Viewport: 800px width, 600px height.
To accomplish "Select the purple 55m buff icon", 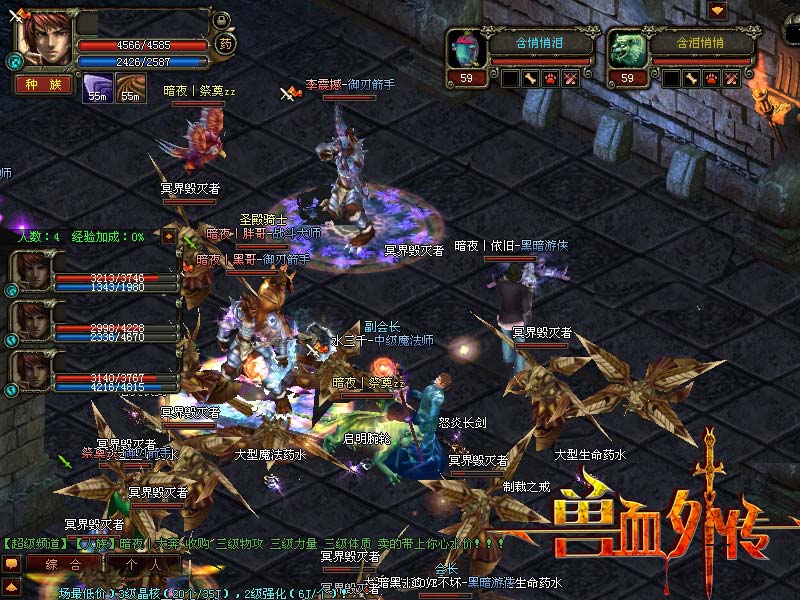I will (97, 87).
